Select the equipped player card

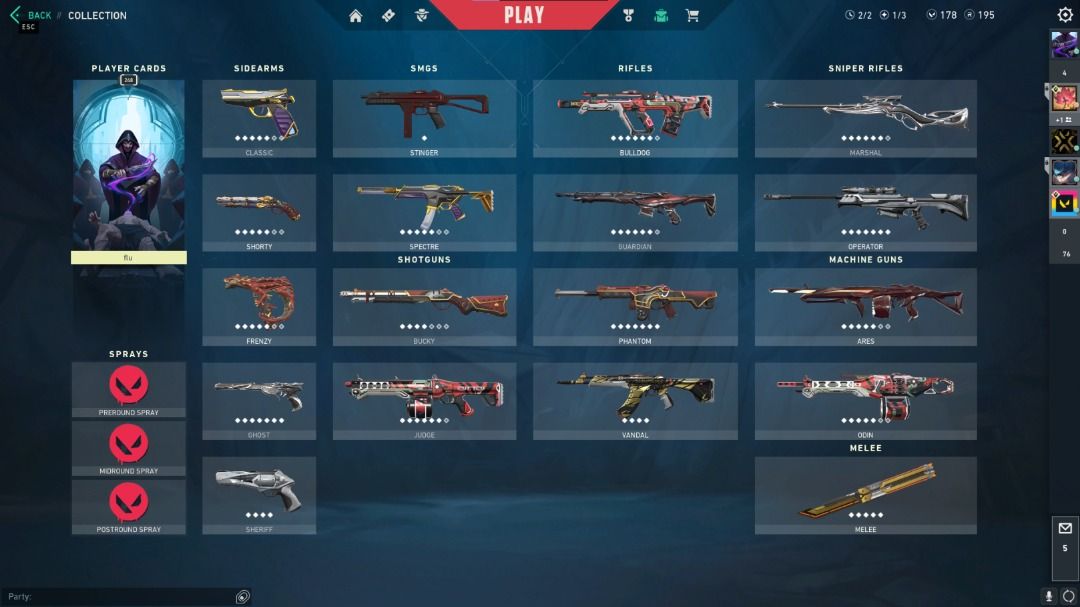[129, 165]
